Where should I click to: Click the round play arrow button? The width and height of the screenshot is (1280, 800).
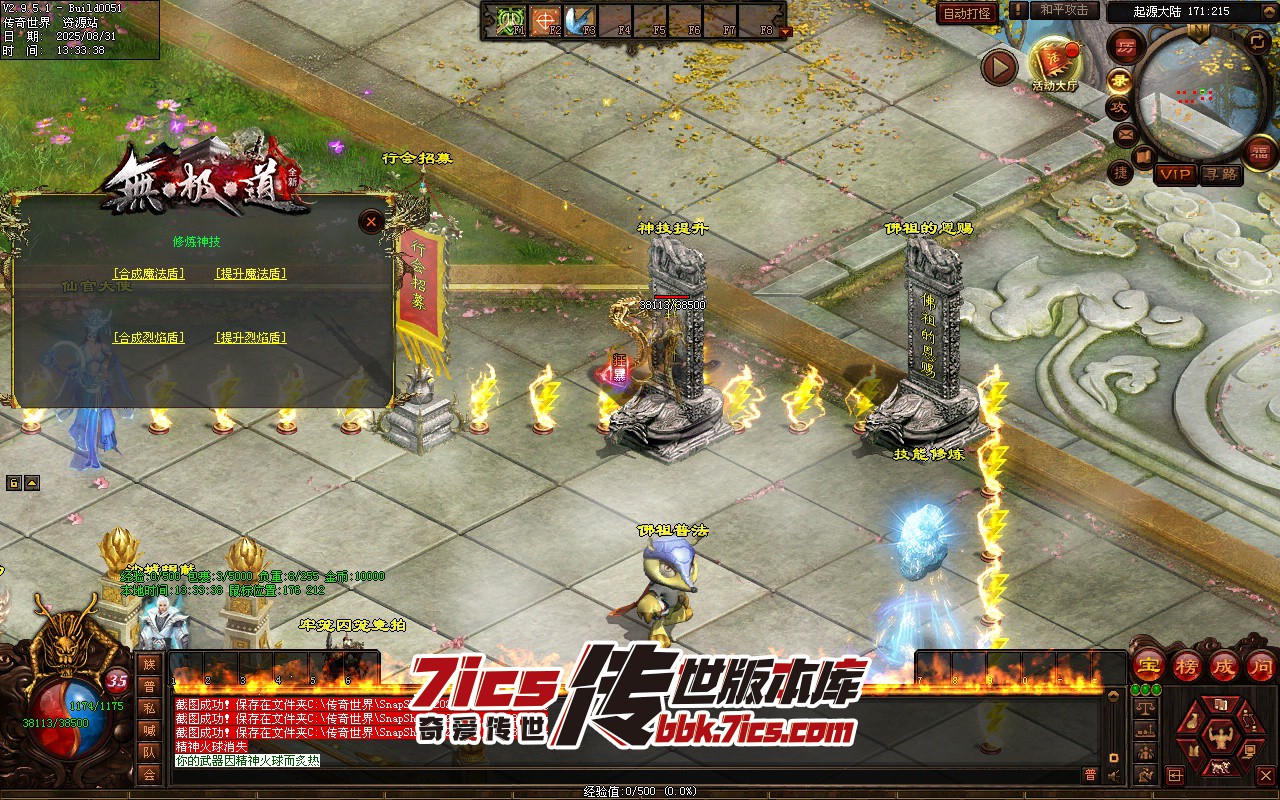(x=999, y=67)
